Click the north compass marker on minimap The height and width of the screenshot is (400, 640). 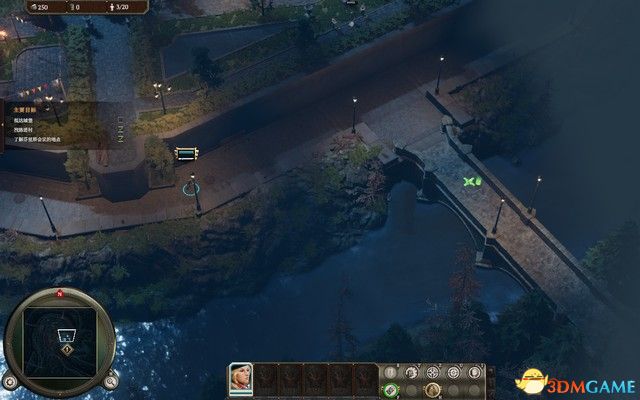(61, 294)
